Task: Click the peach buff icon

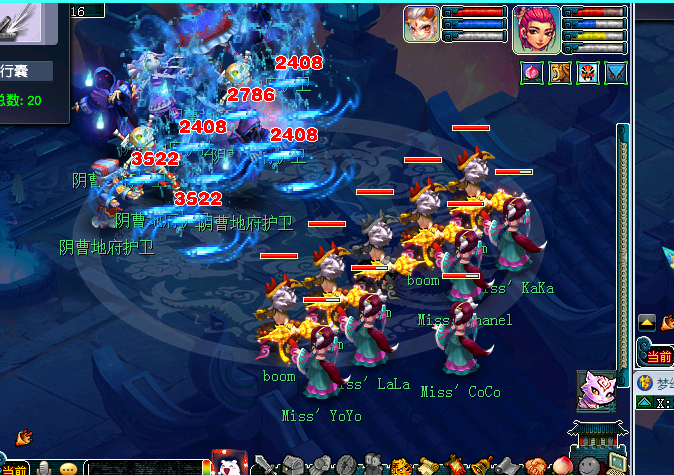Action: click(531, 73)
